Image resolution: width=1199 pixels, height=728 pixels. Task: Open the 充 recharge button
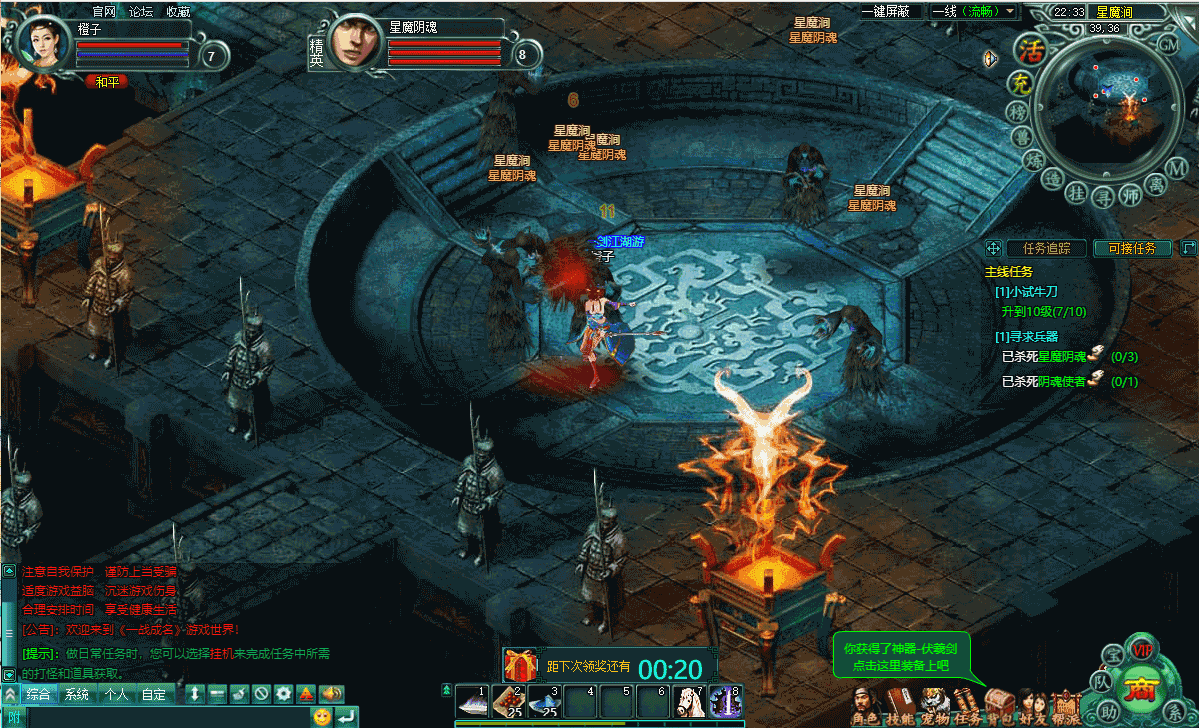[x=1020, y=84]
